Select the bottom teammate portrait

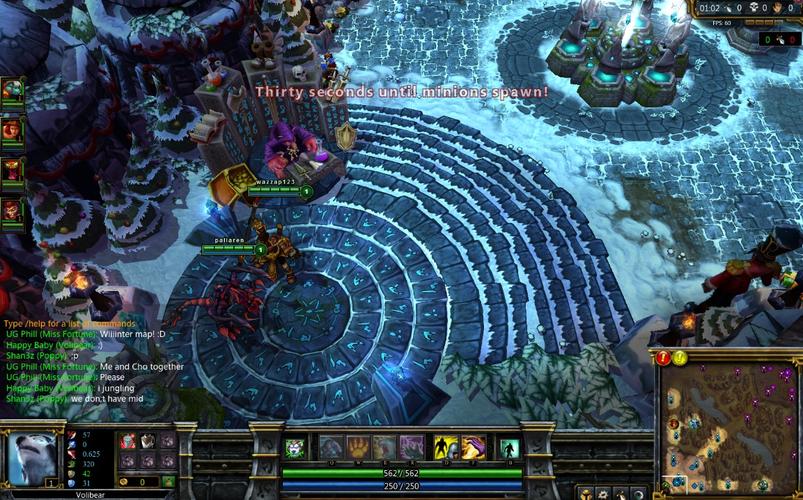click(x=13, y=210)
